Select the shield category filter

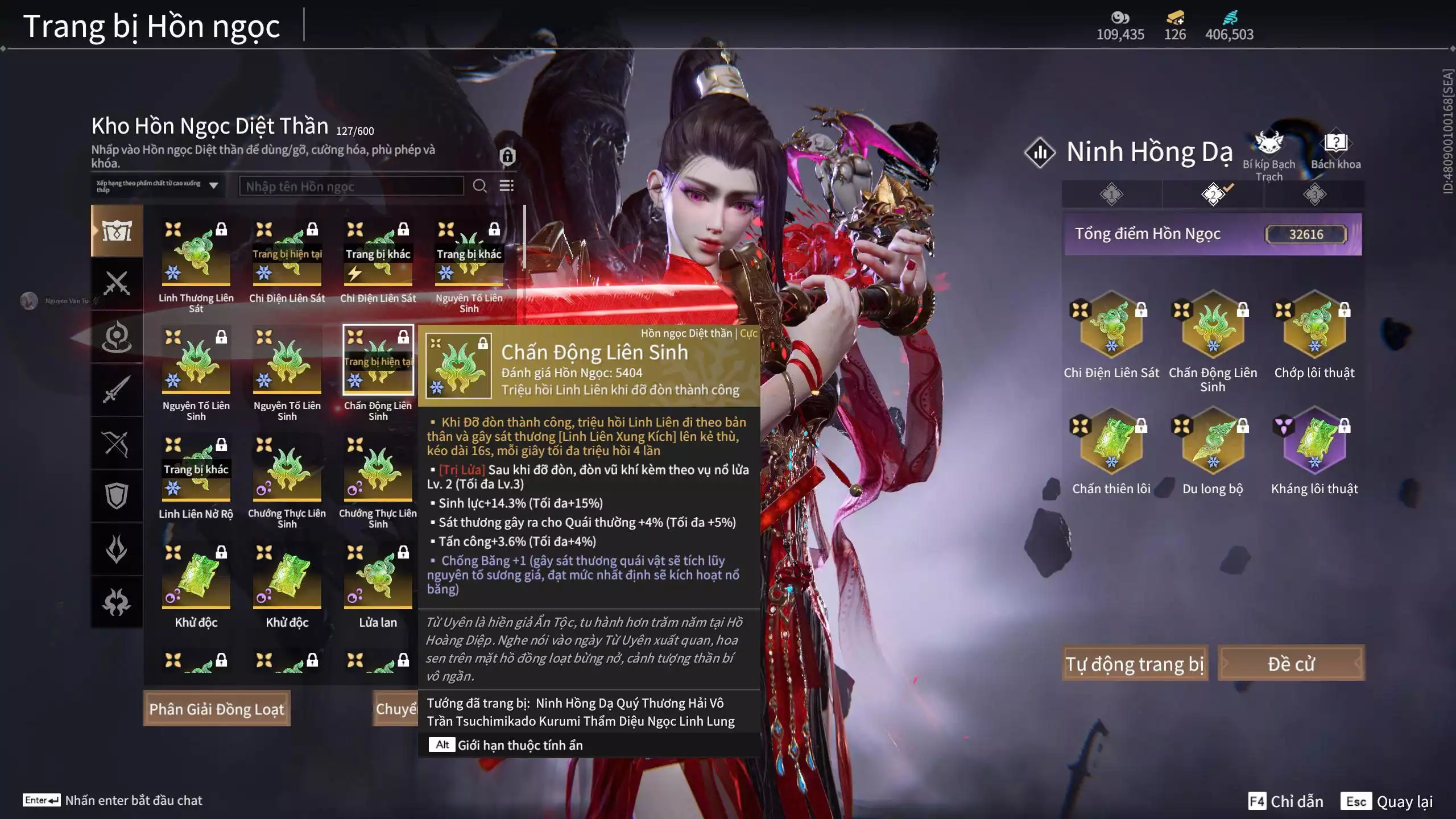click(117, 496)
